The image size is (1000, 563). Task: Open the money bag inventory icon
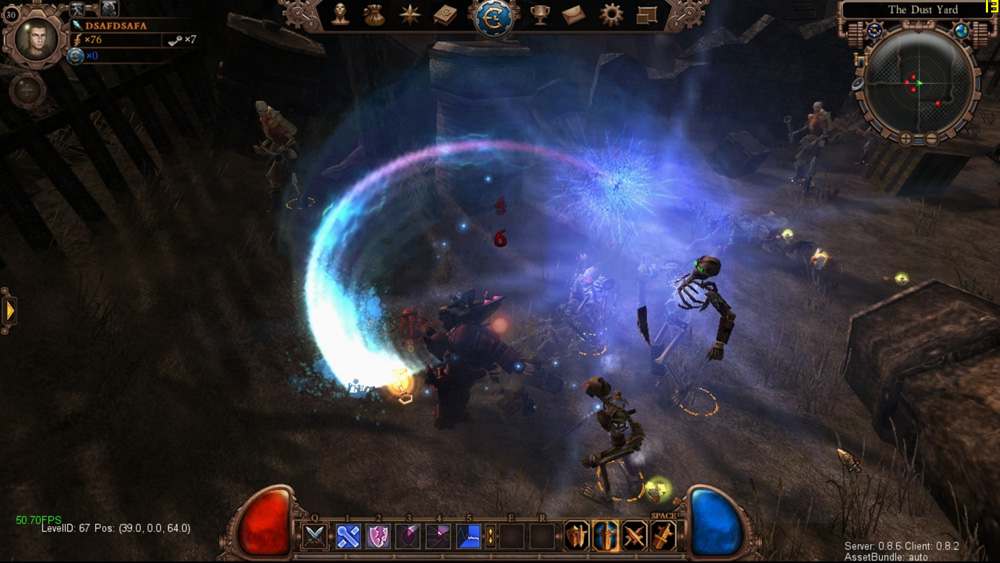pyautogui.click(x=374, y=14)
